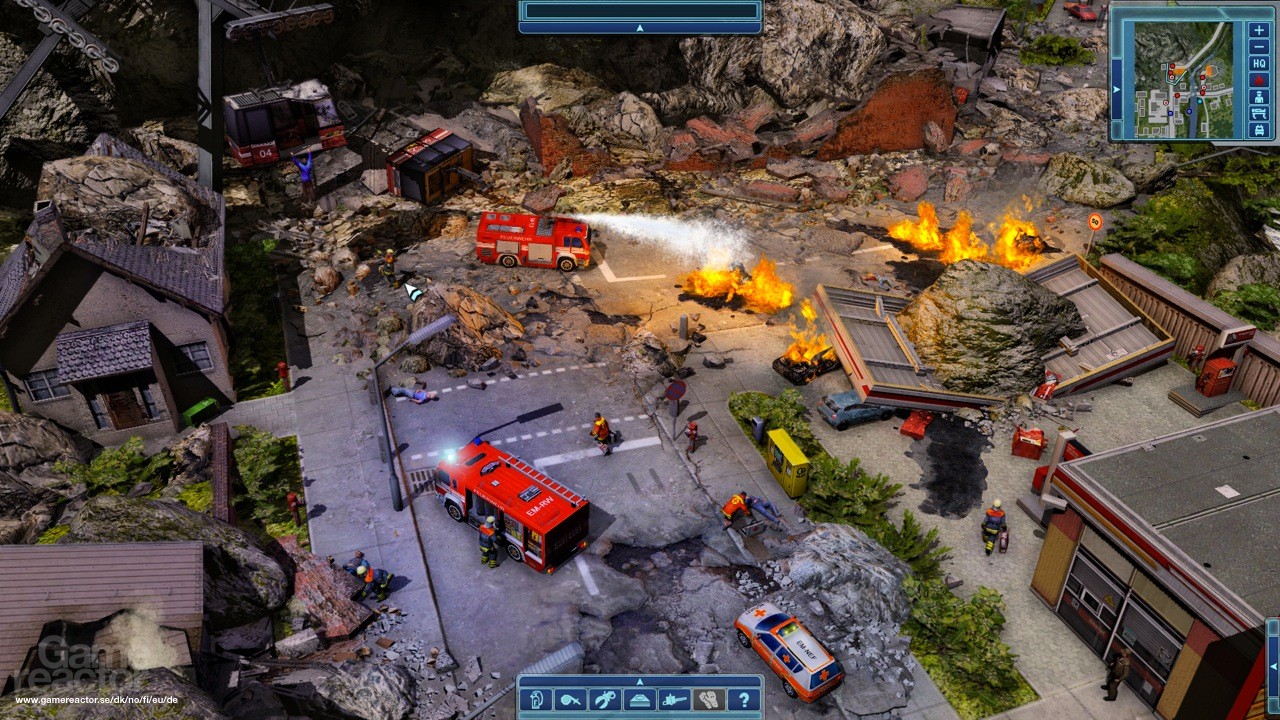Toggle the top message panel arrow
Viewport: 1280px width, 720px height.
(x=640, y=28)
